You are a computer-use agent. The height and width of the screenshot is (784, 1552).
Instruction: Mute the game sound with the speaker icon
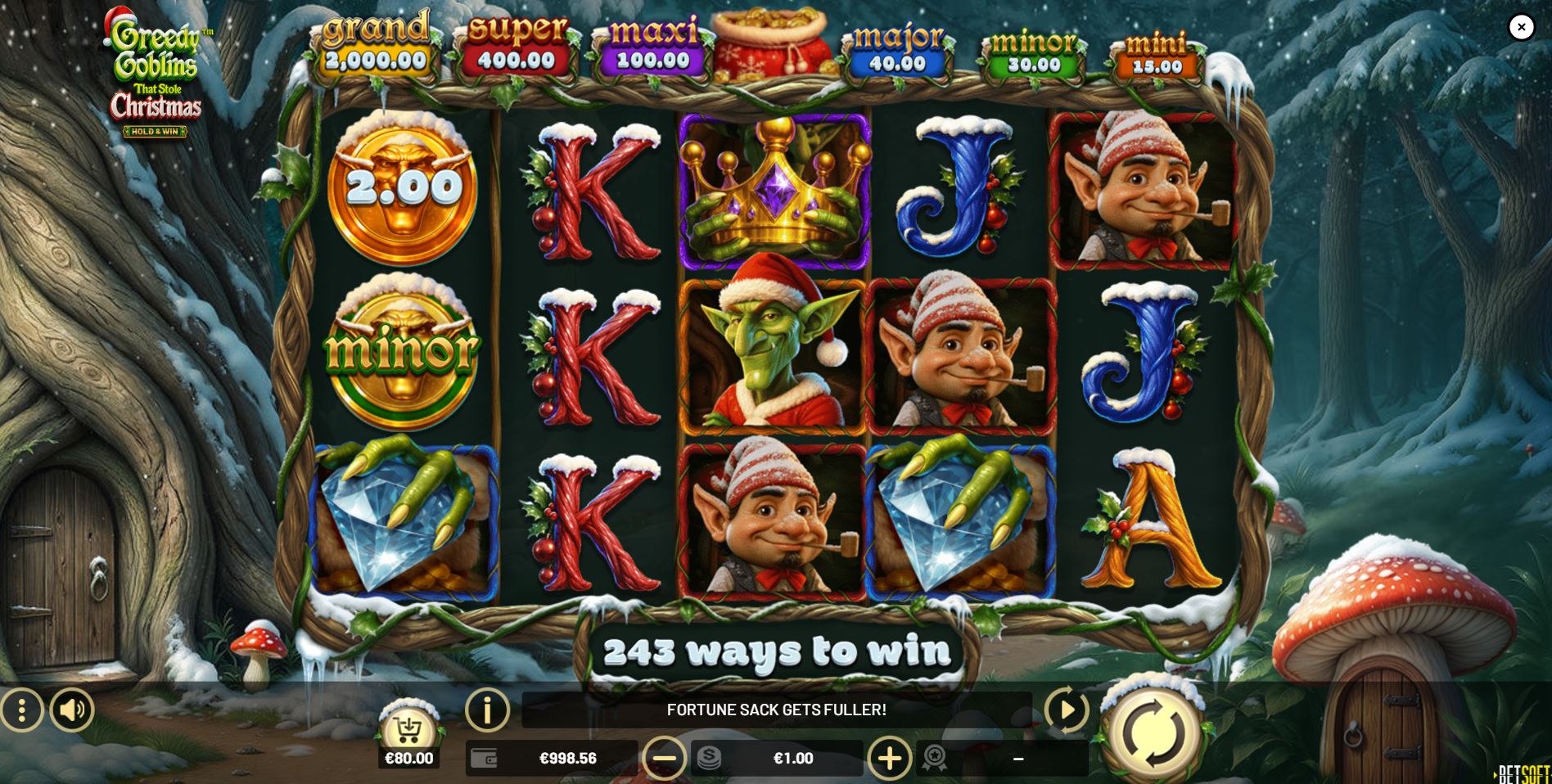tap(72, 710)
